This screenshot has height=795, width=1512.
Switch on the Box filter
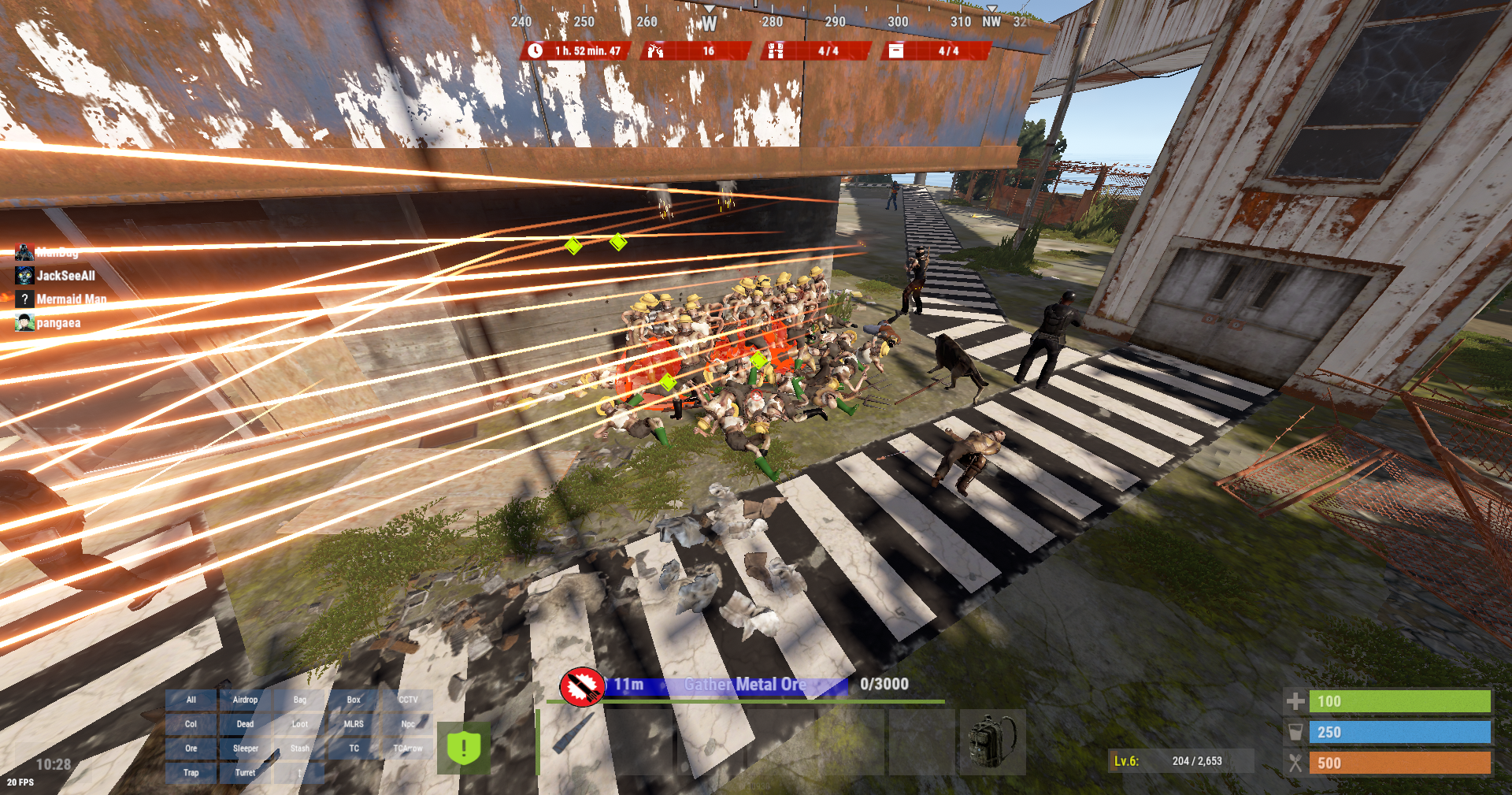(354, 700)
